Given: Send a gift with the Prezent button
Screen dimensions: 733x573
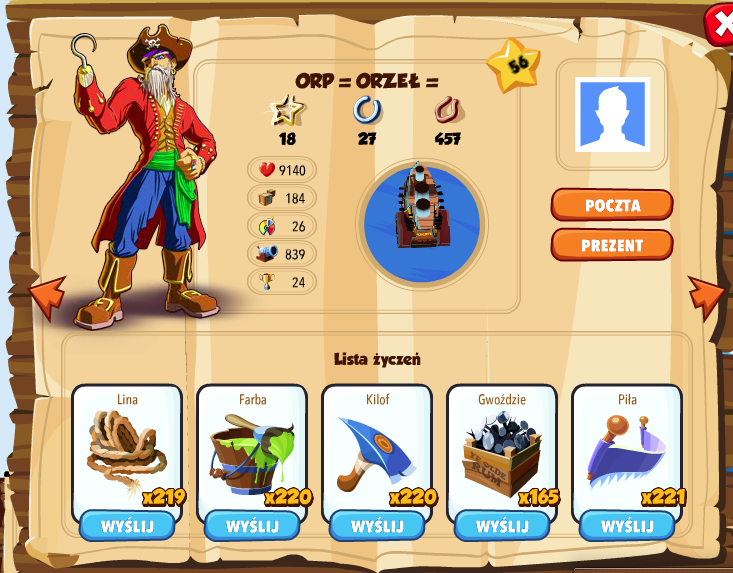Looking at the screenshot, I should (x=612, y=245).
